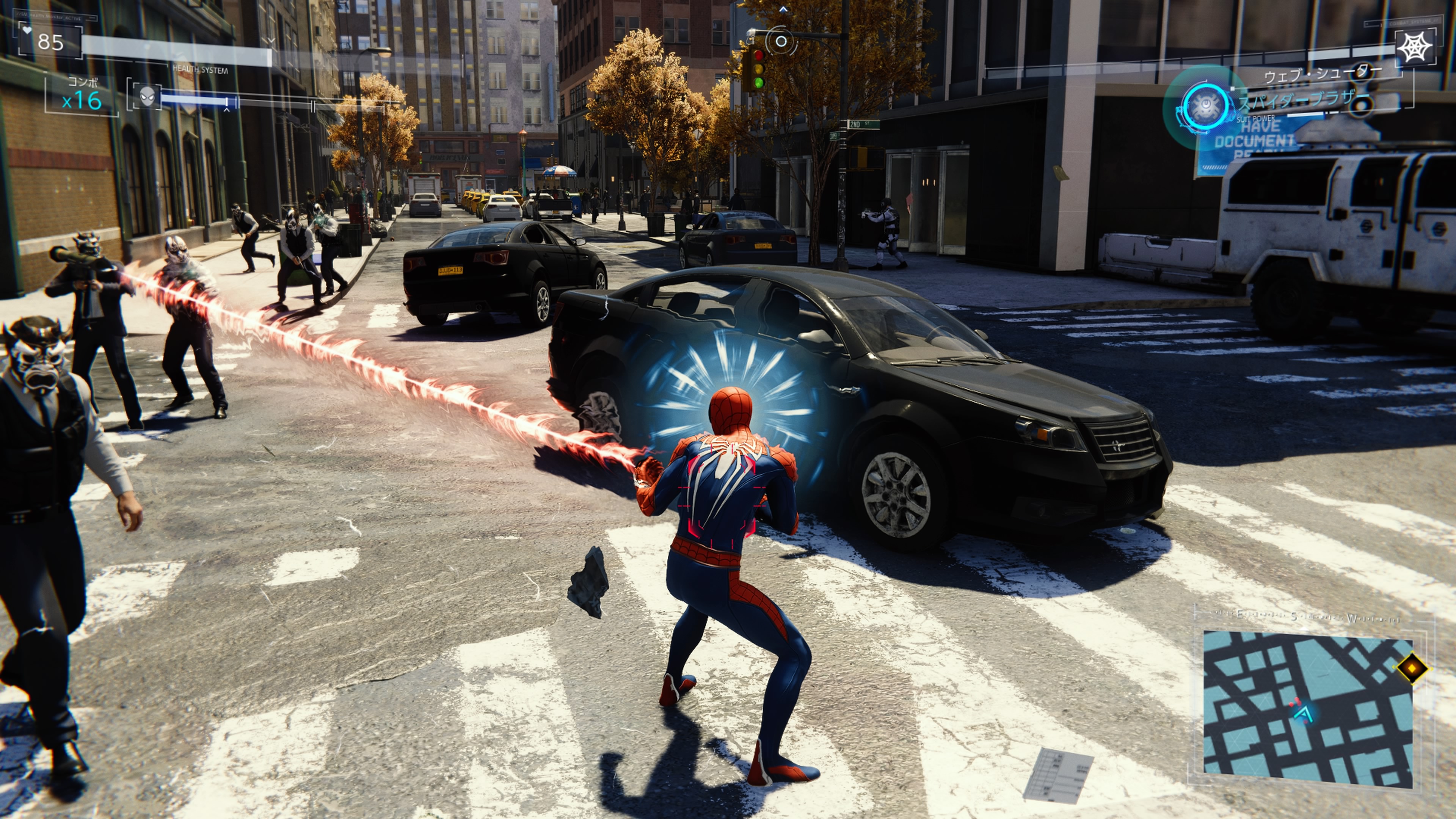Click the Spider-Man mask focus icon
The width and height of the screenshot is (1456, 819).
tap(147, 97)
